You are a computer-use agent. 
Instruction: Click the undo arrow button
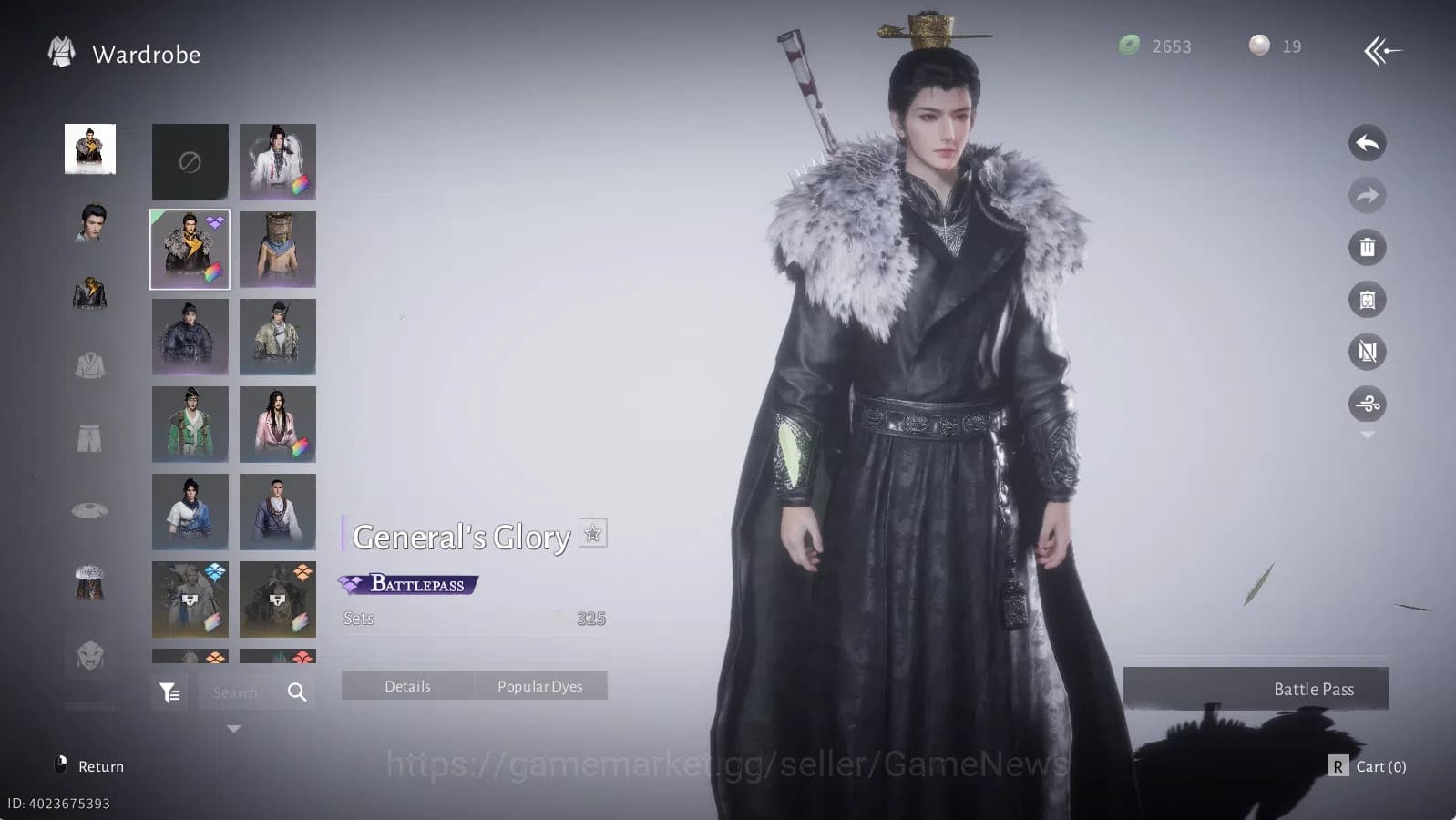pyautogui.click(x=1367, y=143)
